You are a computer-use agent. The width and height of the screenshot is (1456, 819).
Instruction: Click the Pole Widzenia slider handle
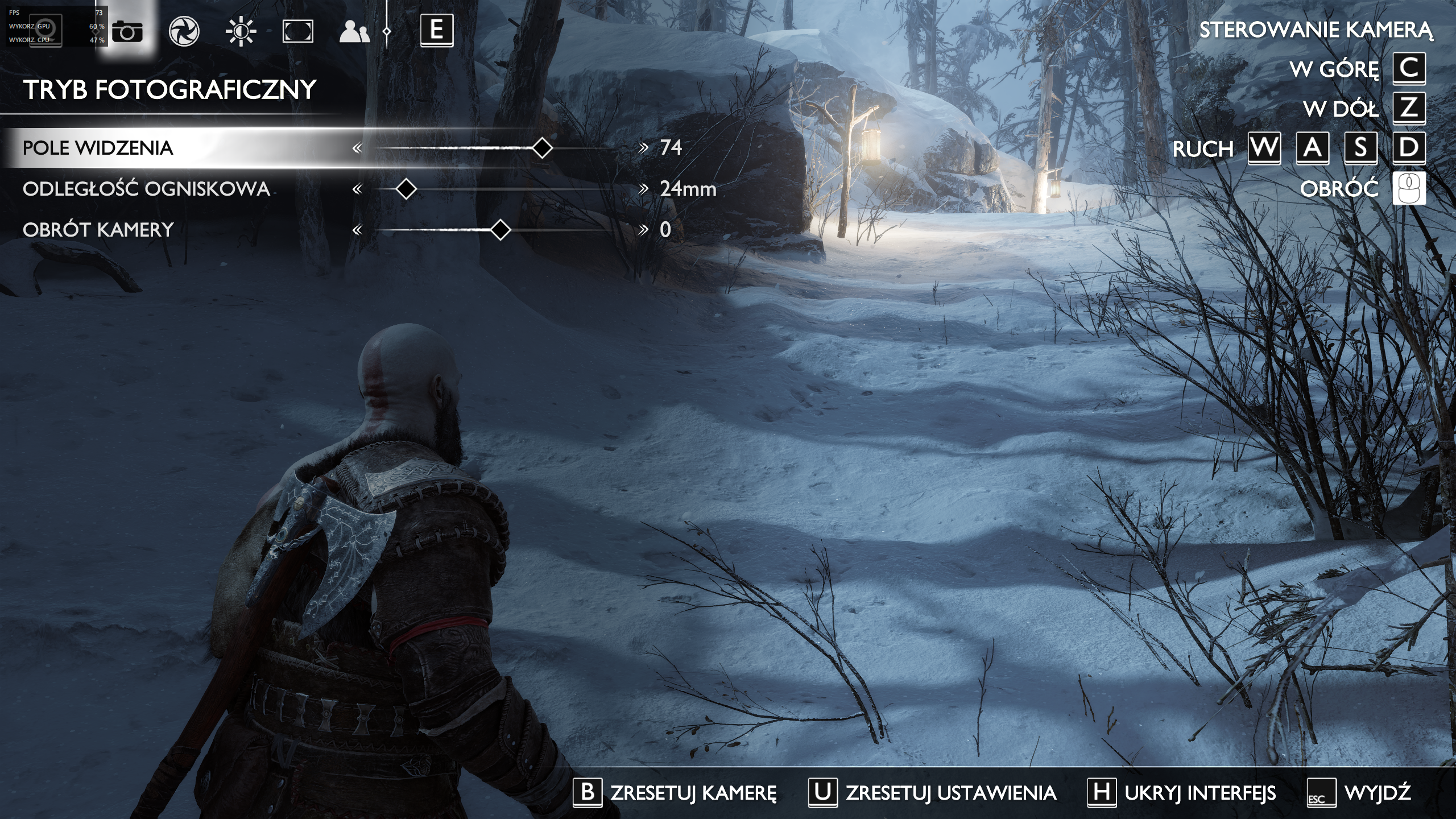[542, 148]
